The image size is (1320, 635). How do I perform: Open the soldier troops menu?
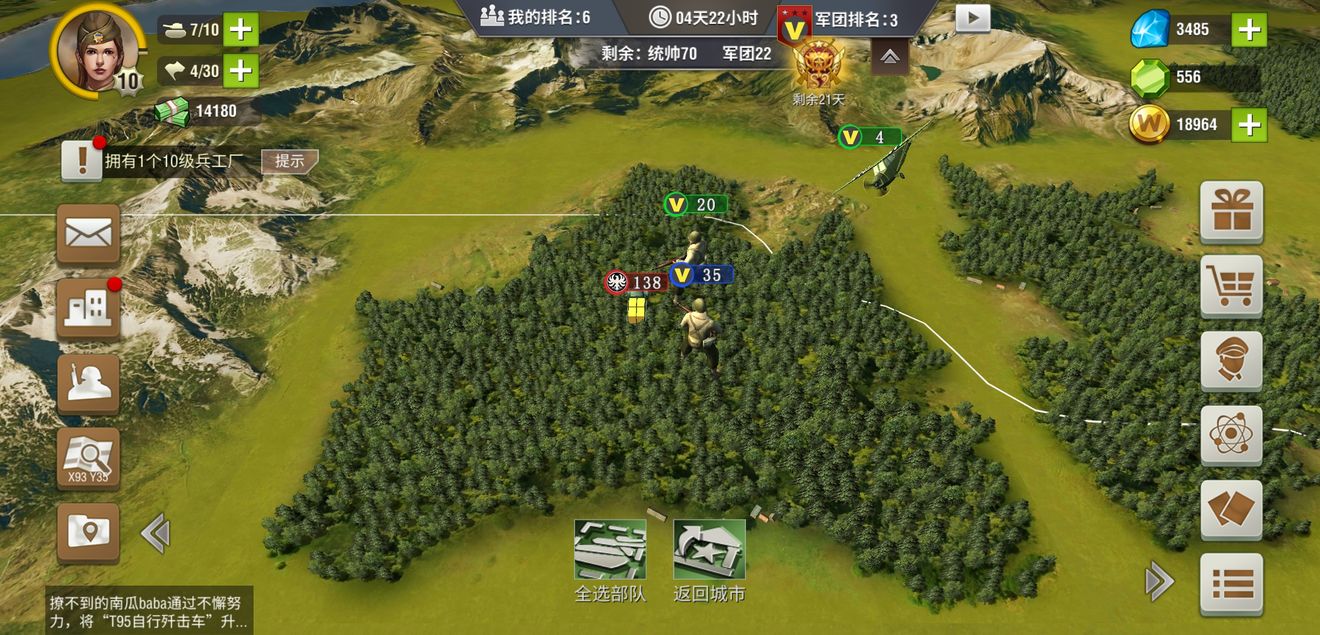88,383
